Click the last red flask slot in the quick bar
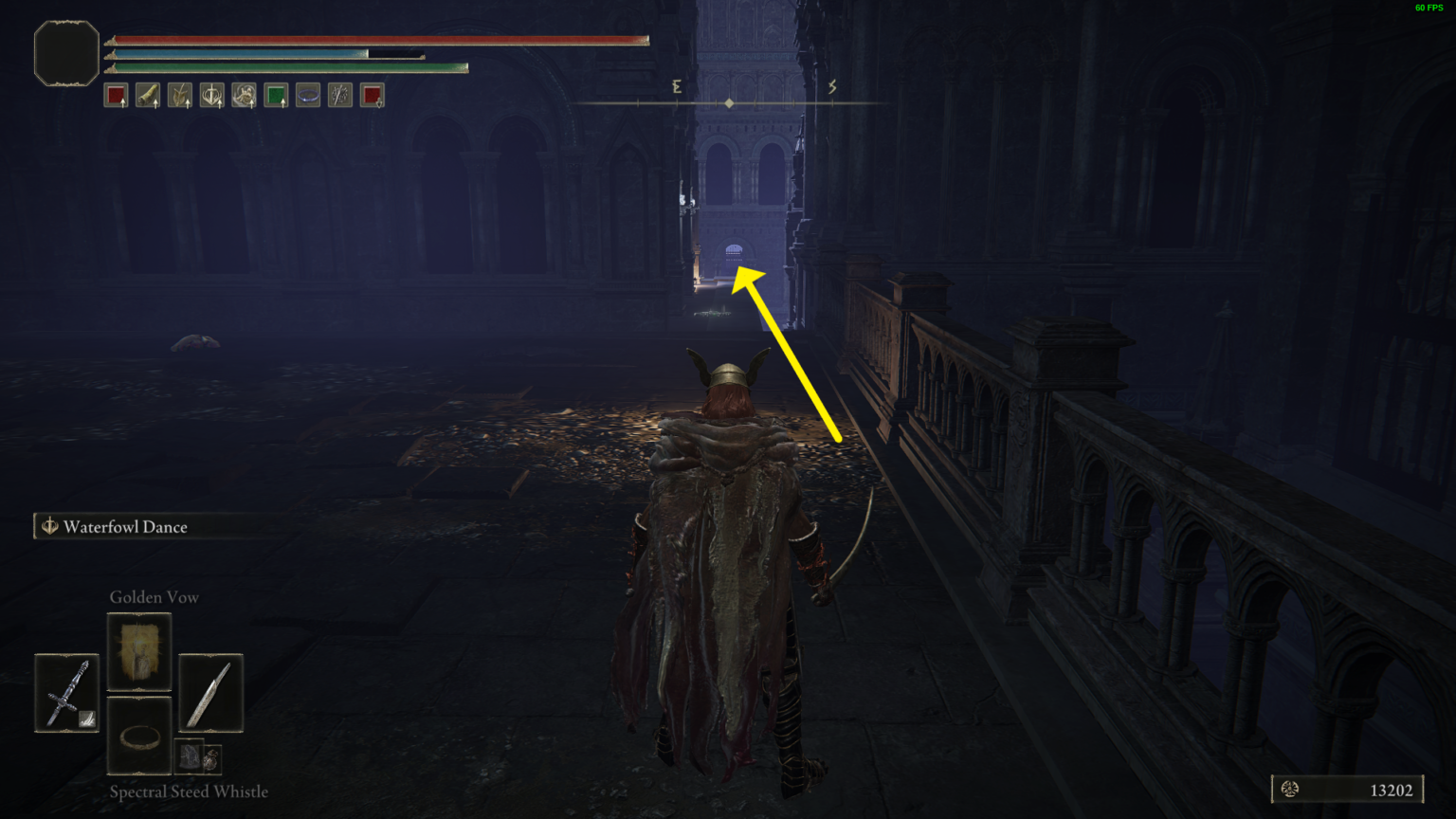 click(x=371, y=94)
